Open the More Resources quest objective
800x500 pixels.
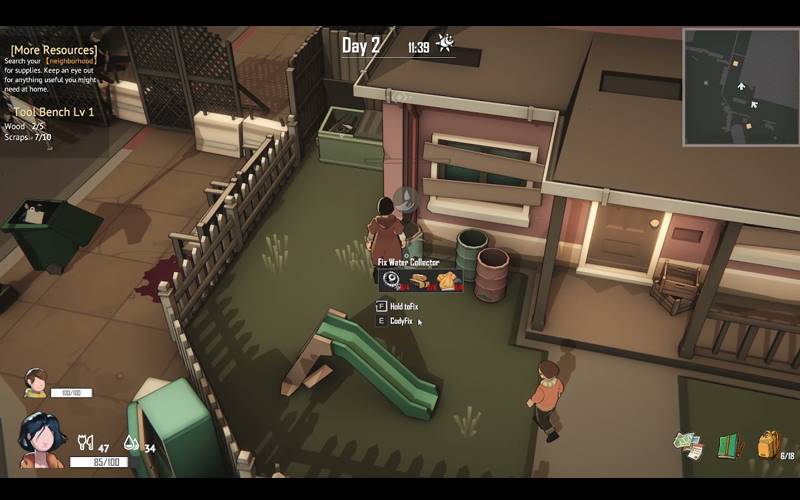tap(54, 50)
